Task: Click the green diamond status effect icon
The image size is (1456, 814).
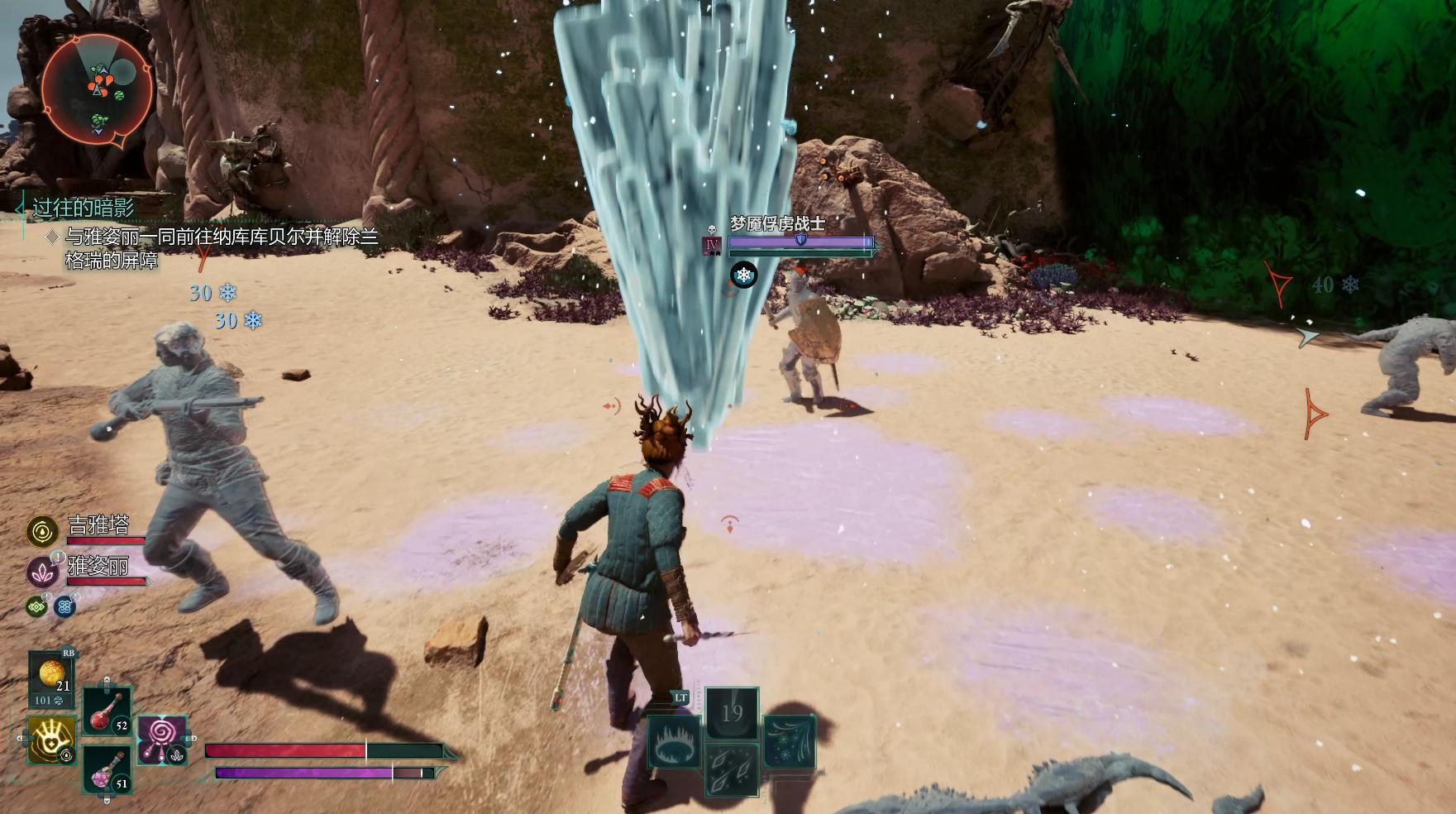Action: (x=36, y=607)
